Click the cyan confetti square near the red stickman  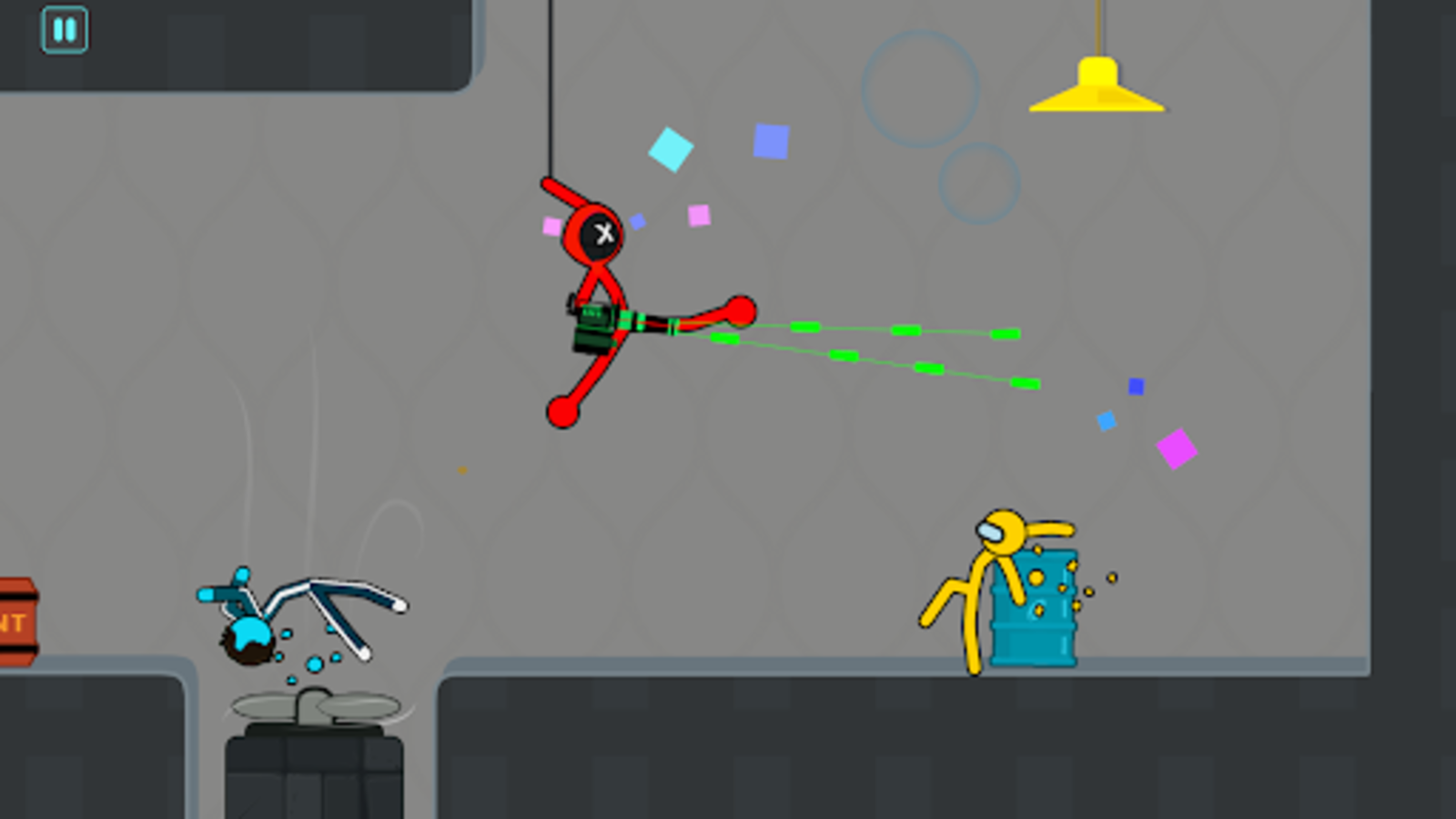tap(671, 150)
